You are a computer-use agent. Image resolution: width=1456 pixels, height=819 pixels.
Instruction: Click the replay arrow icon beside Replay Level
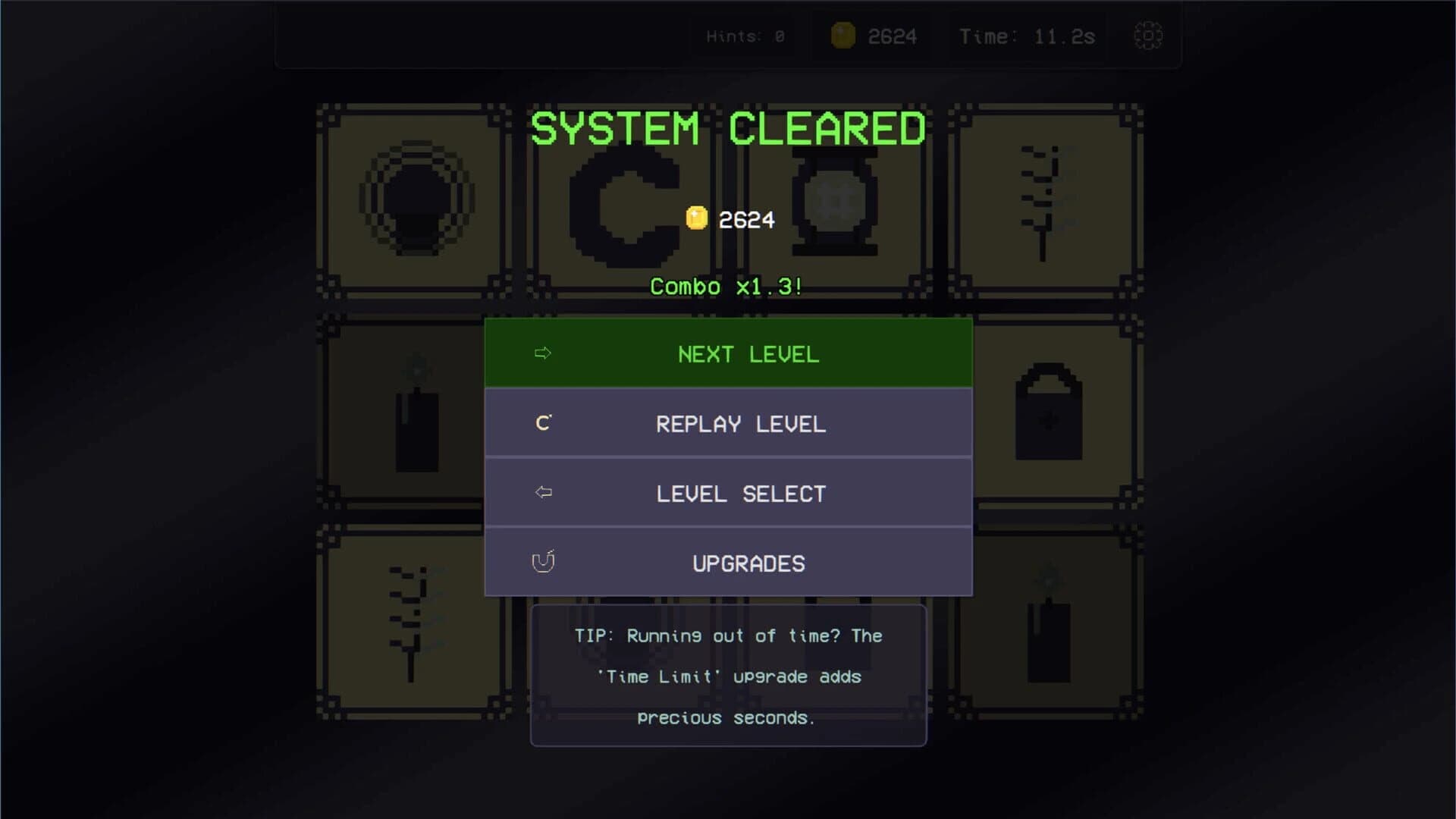tap(542, 422)
